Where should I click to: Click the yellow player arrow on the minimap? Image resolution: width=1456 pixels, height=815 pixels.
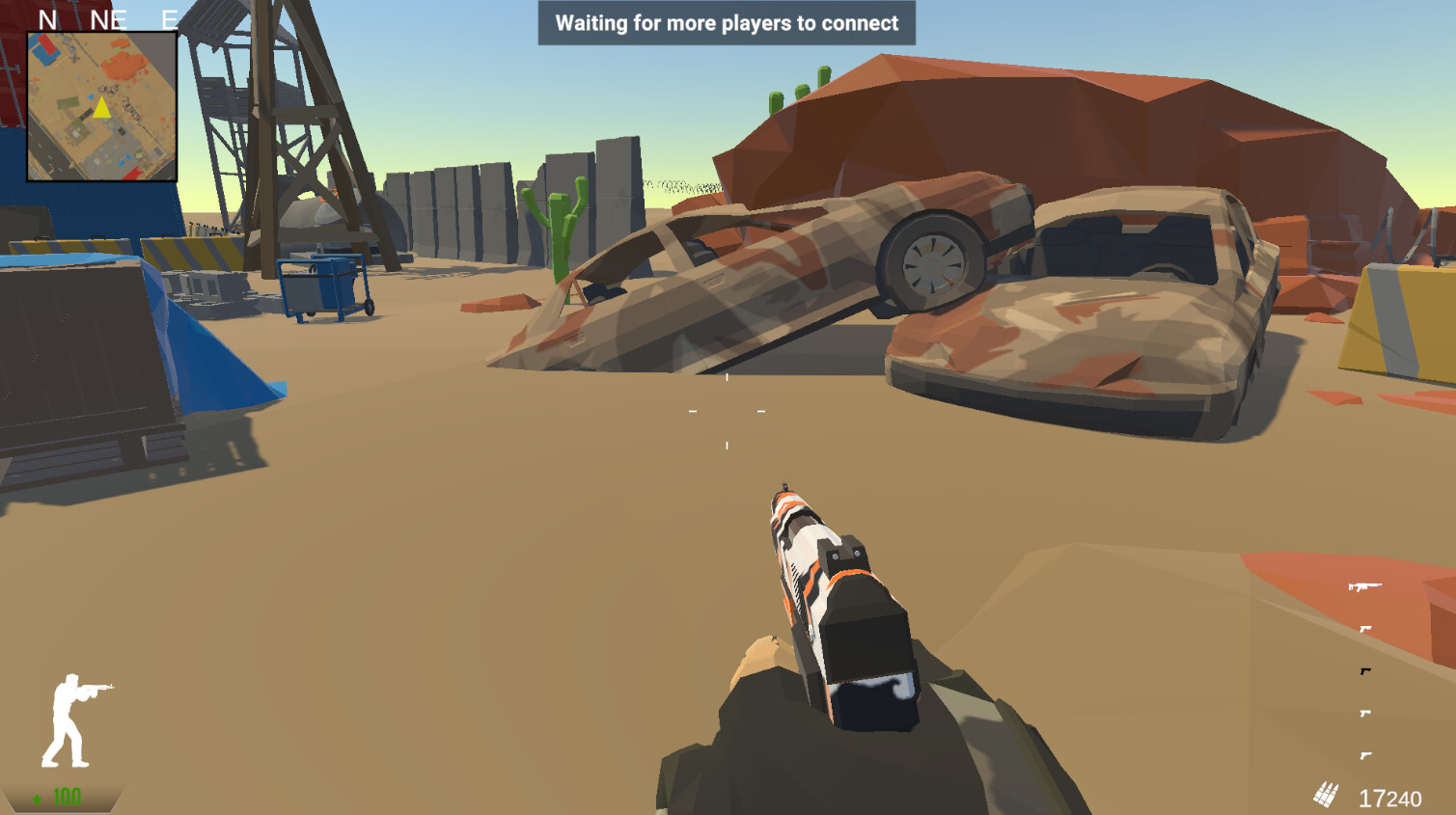tap(100, 110)
